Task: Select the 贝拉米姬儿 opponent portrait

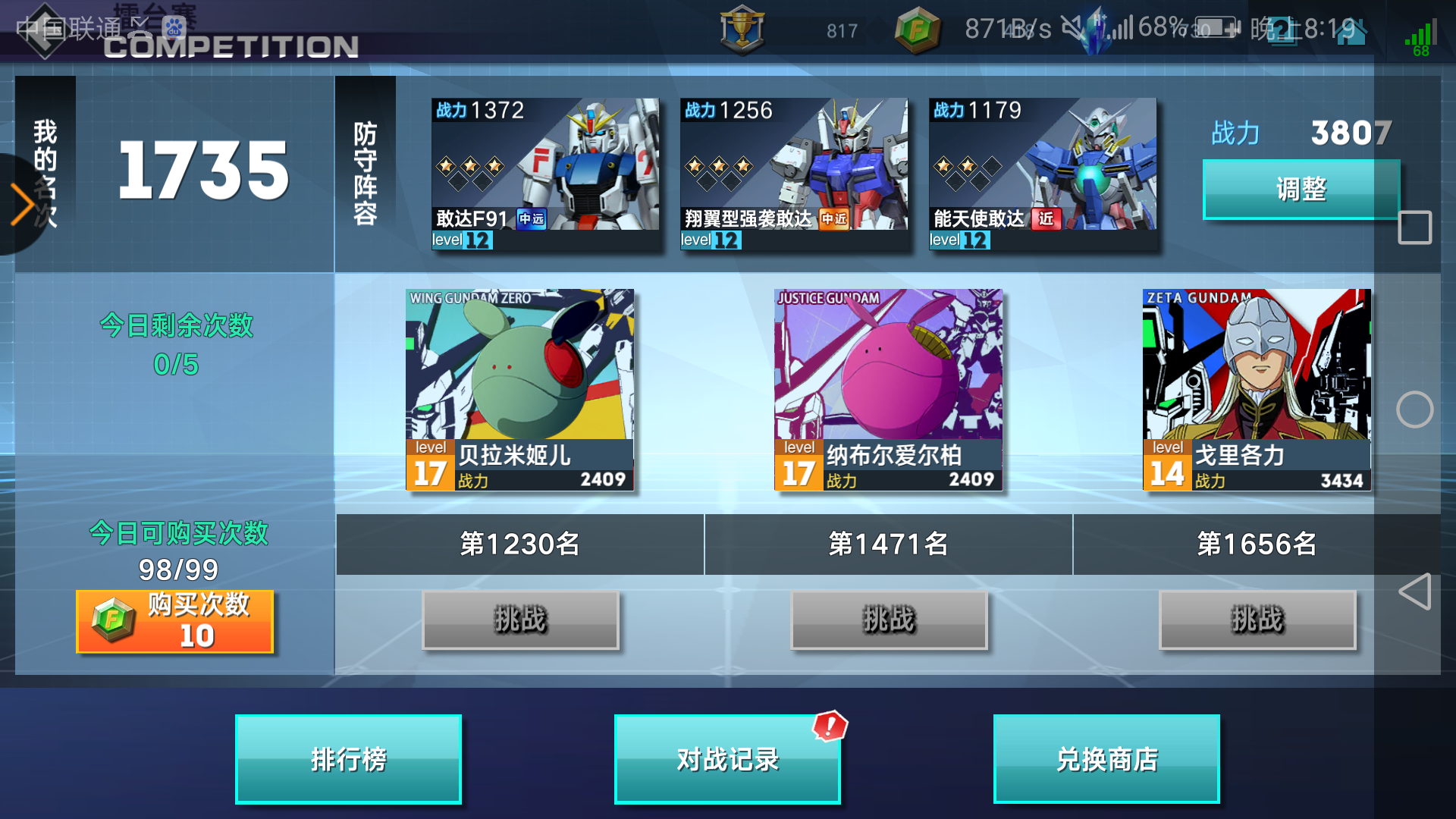Action: click(519, 387)
